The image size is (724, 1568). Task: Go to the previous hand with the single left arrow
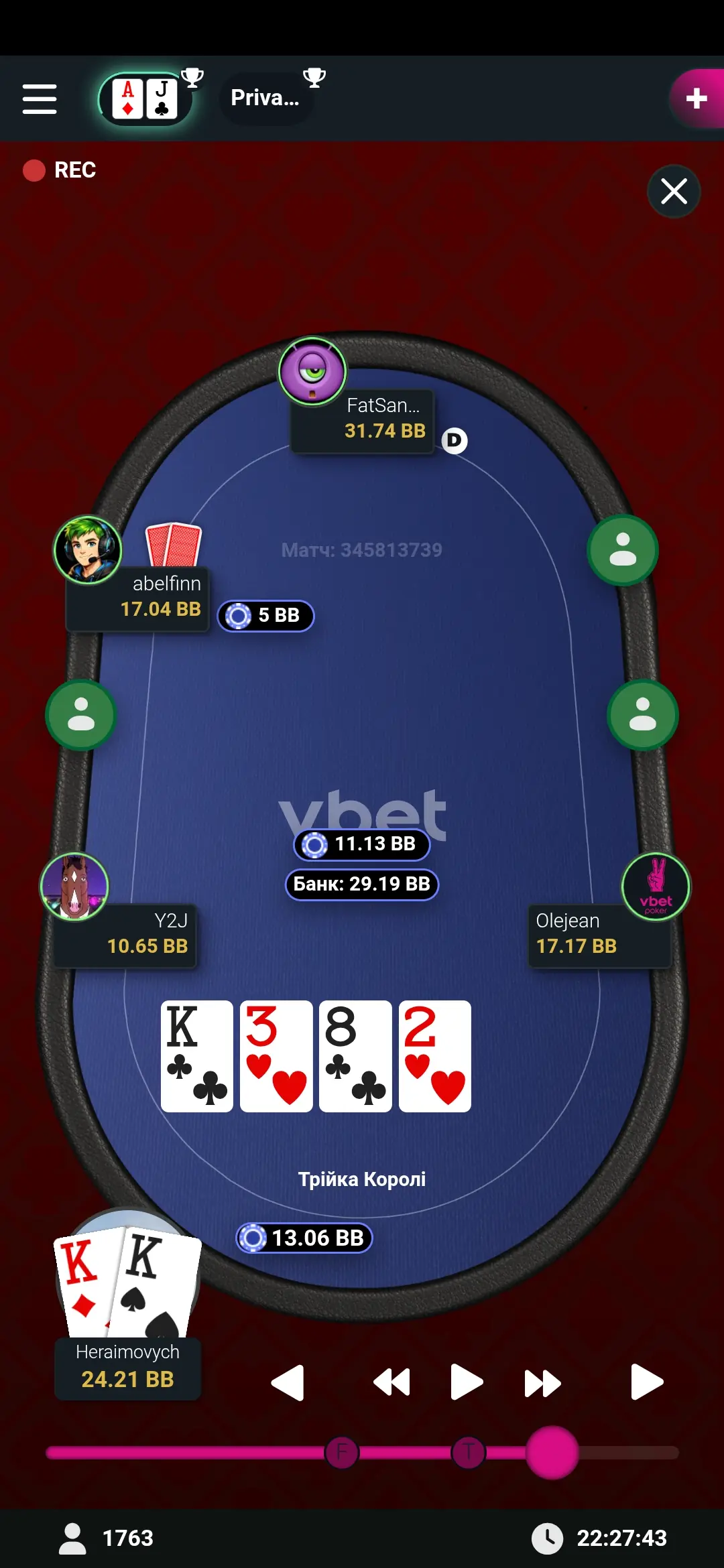(288, 1382)
